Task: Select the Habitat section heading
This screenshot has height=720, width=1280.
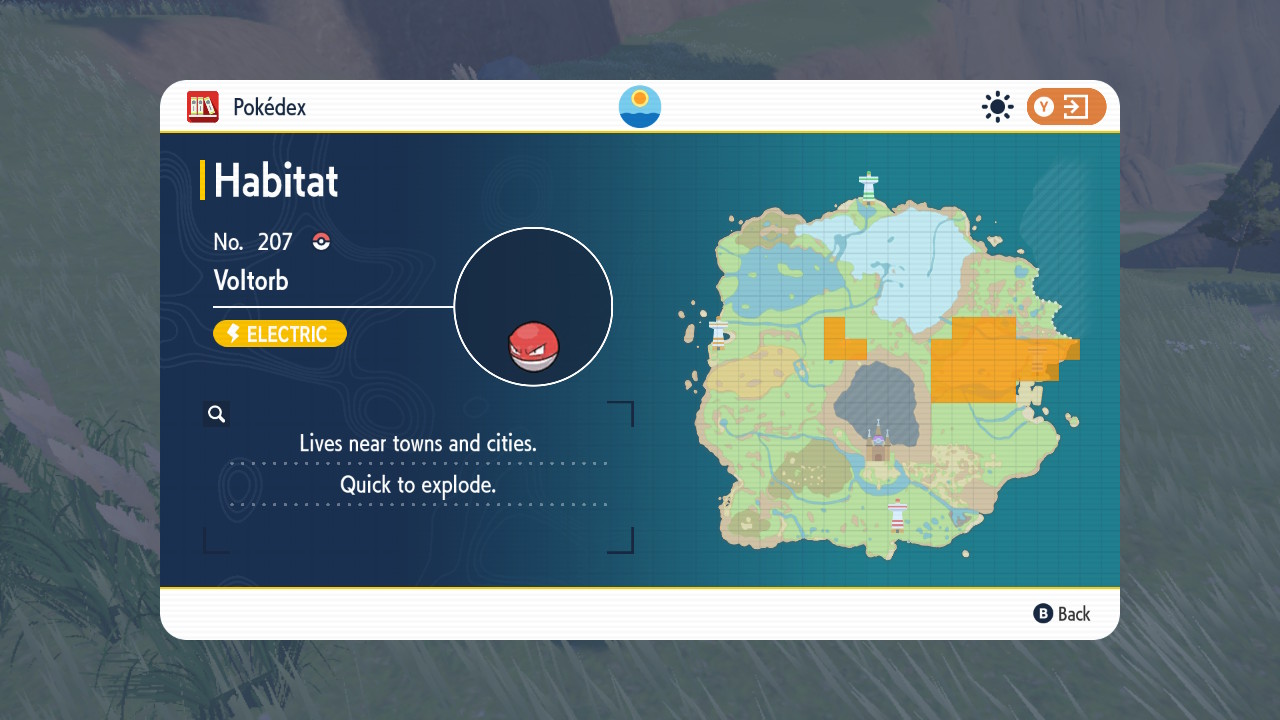Action: [274, 180]
